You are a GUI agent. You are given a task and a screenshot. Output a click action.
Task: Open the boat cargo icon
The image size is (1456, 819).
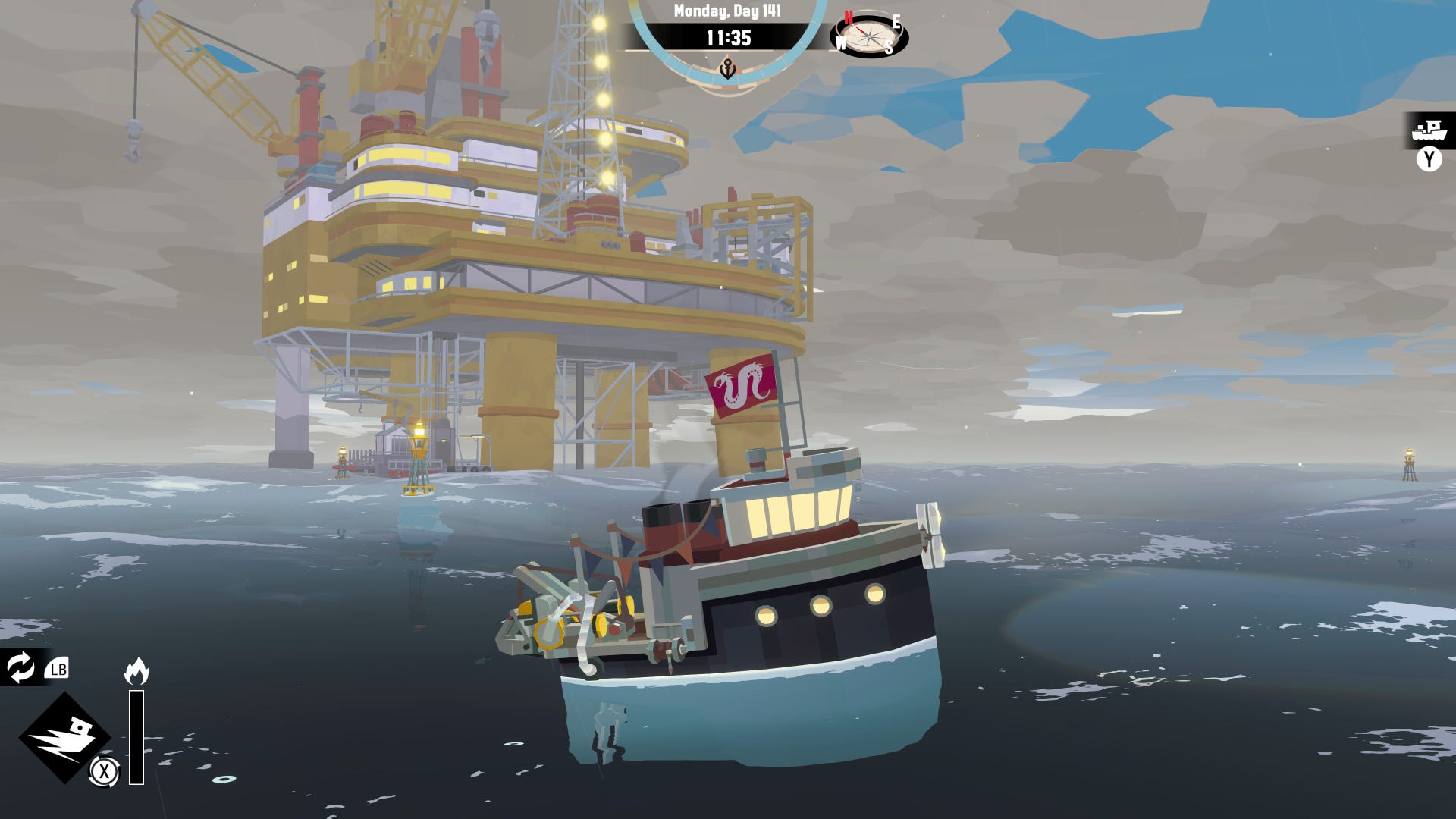1429,130
